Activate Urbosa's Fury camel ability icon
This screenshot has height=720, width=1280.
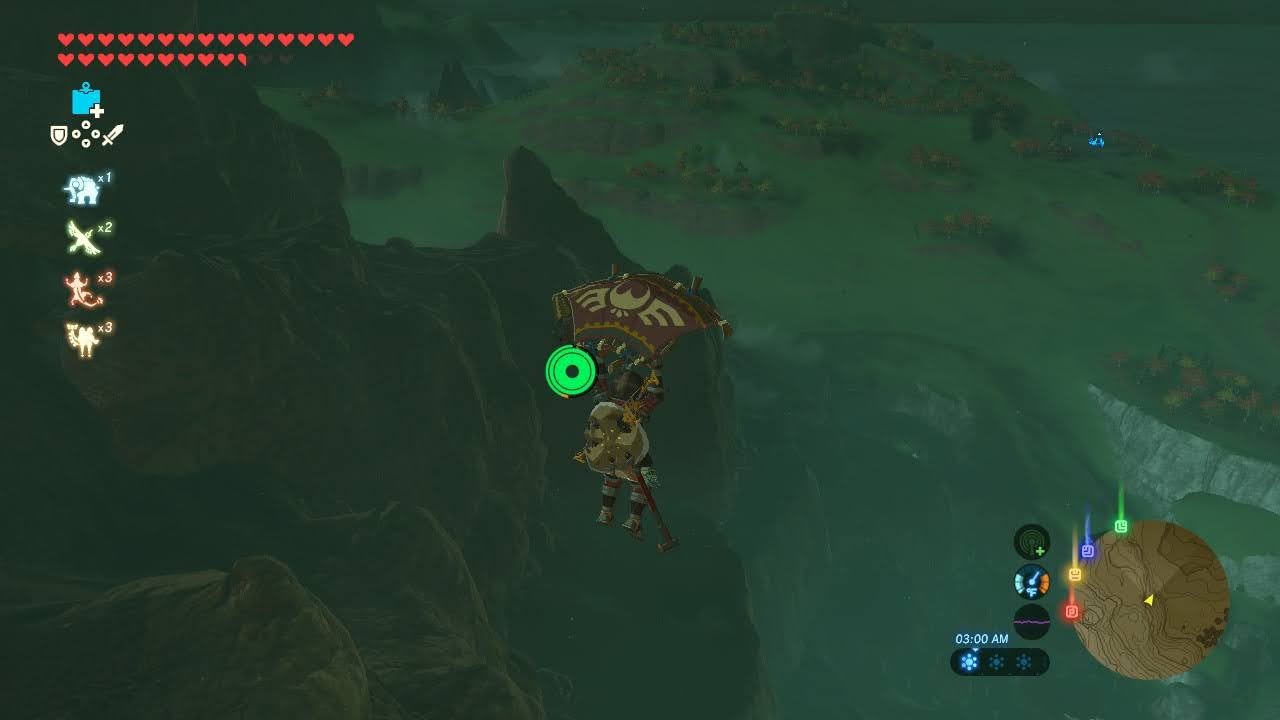point(81,340)
